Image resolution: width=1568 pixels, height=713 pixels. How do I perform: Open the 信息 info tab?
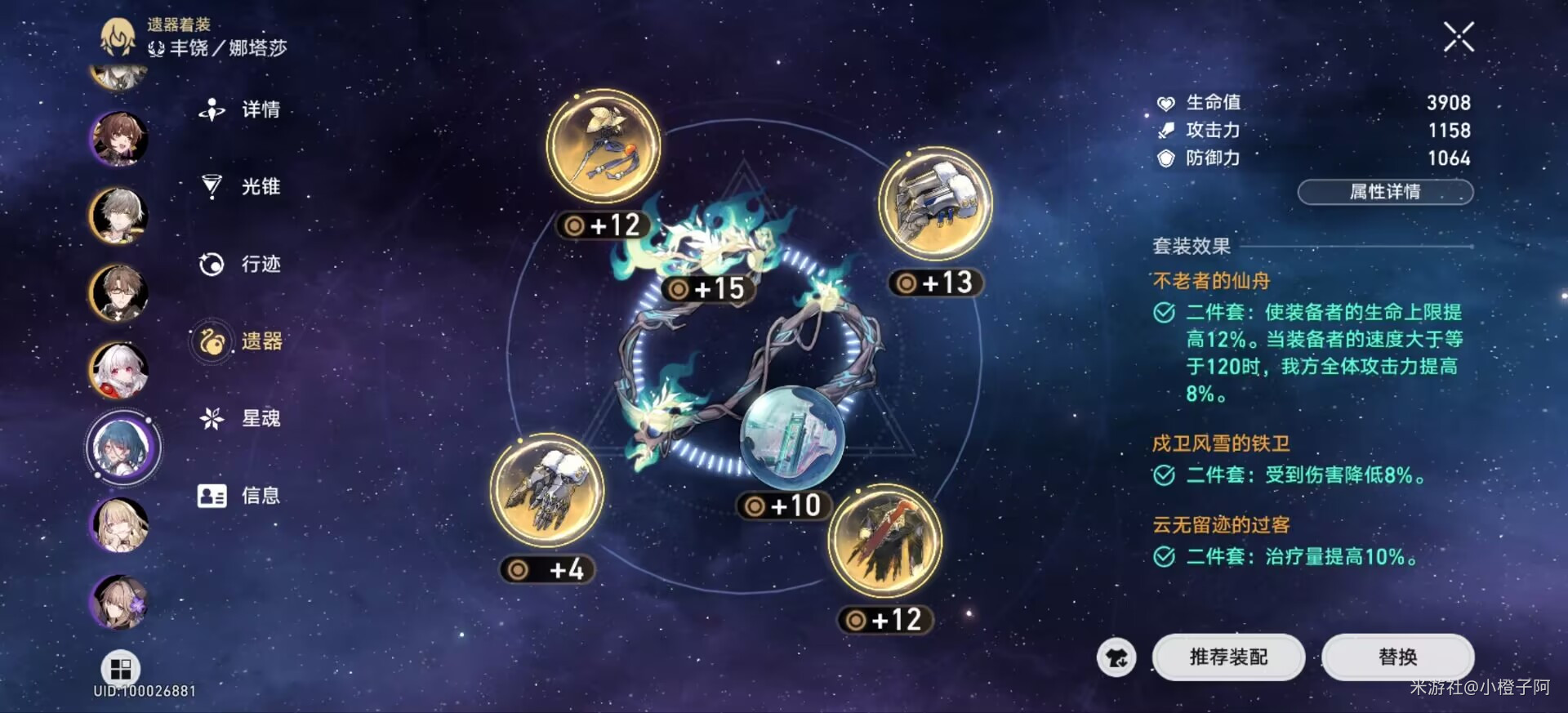[x=242, y=495]
